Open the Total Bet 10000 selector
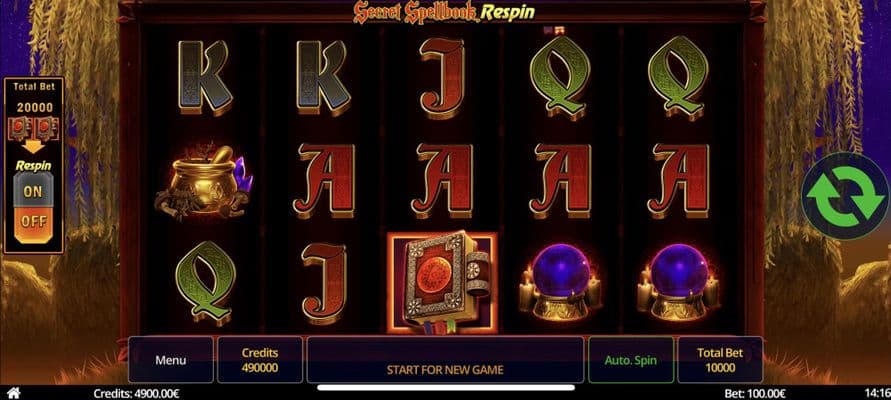Image resolution: width=891 pixels, height=400 pixels. (x=719, y=360)
